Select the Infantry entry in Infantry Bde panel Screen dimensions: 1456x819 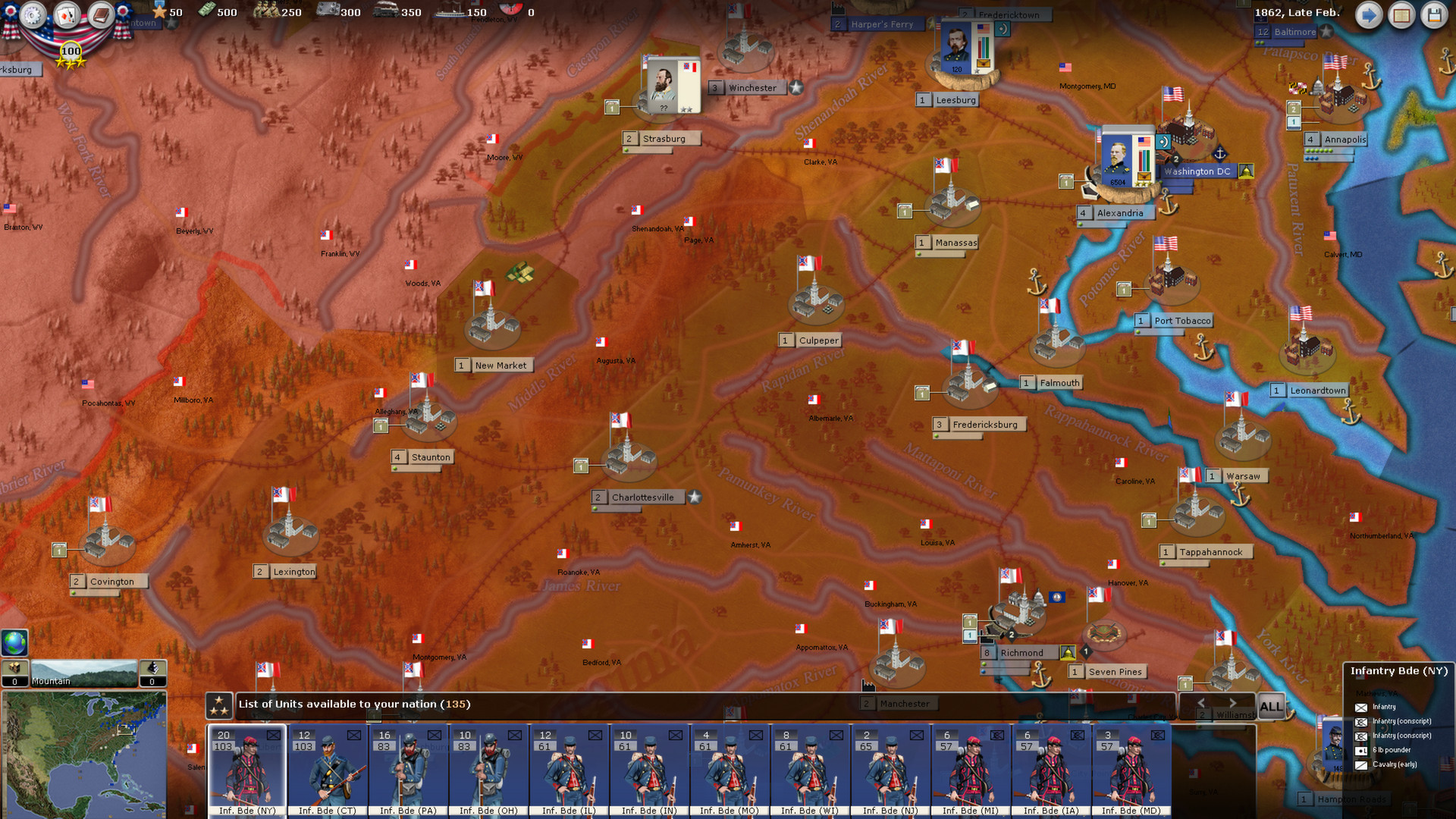tap(1384, 707)
